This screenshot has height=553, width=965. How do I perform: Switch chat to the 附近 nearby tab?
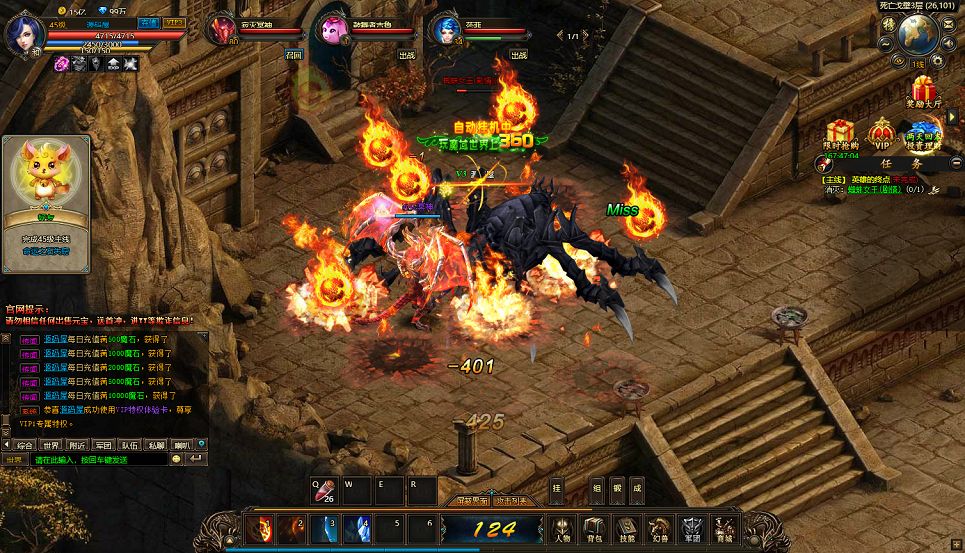click(77, 445)
